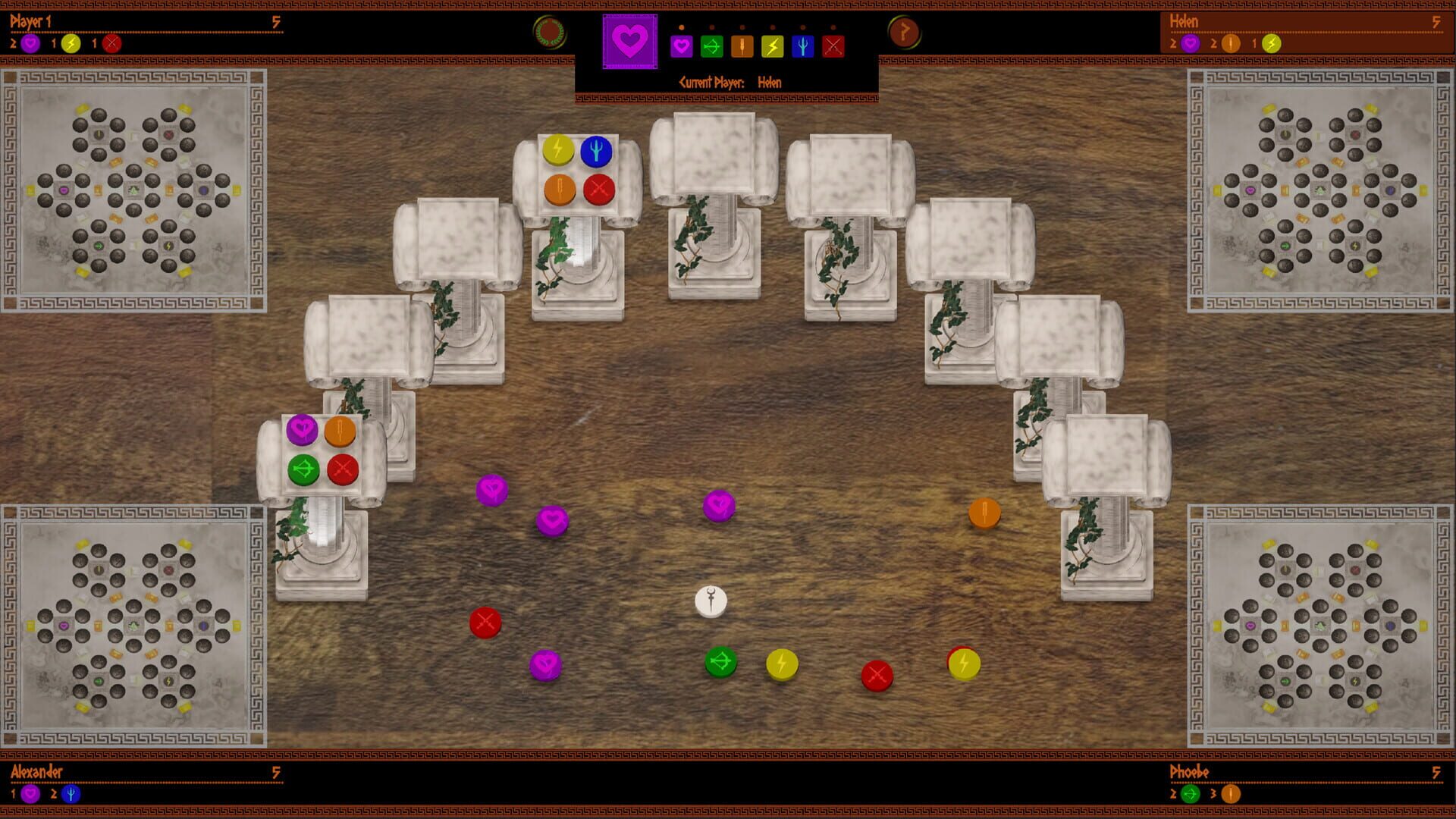Select the blue trident Poseidon icon
The width and height of the screenshot is (1456, 819).
(802, 45)
